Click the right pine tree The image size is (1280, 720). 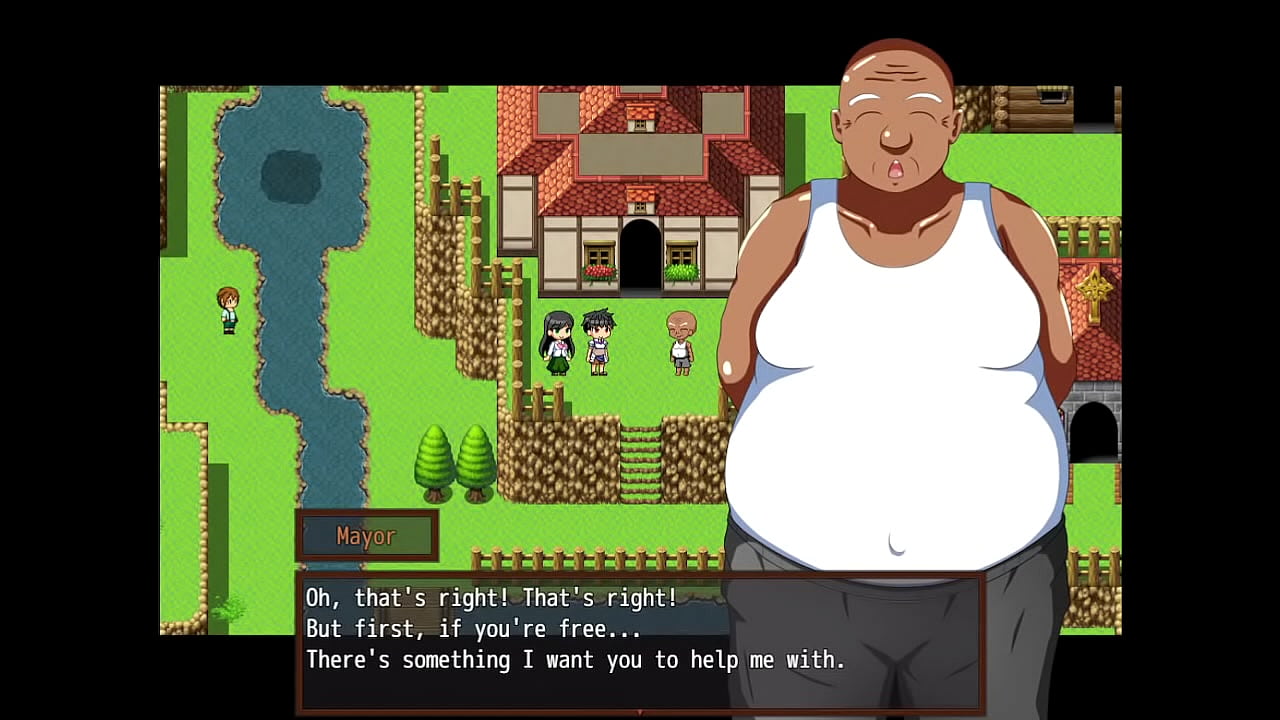pos(474,460)
